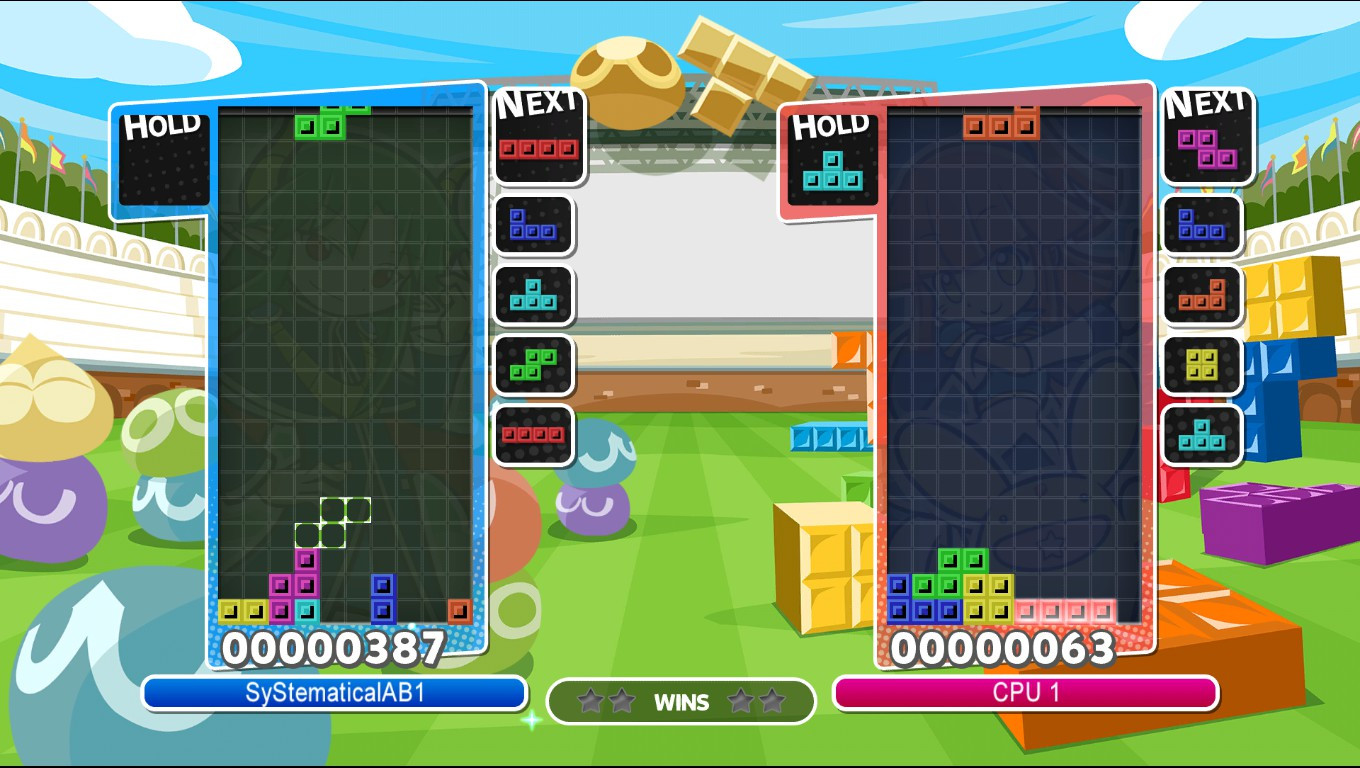This screenshot has width=1360, height=768.
Task: Click the left player's score 00000387
Action: pyautogui.click(x=336, y=649)
